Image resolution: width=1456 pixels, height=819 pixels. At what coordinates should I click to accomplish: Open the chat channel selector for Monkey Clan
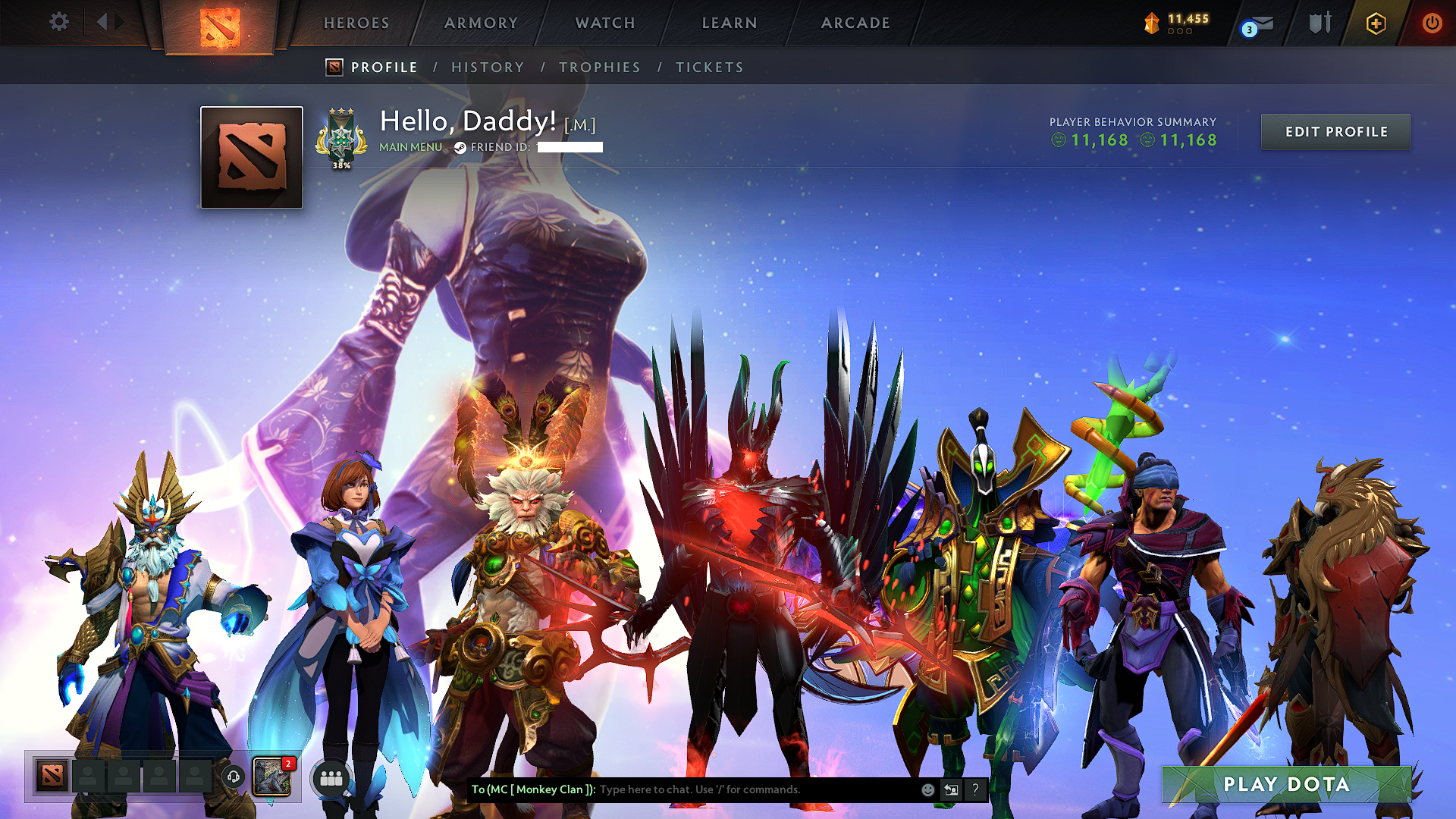[x=531, y=789]
